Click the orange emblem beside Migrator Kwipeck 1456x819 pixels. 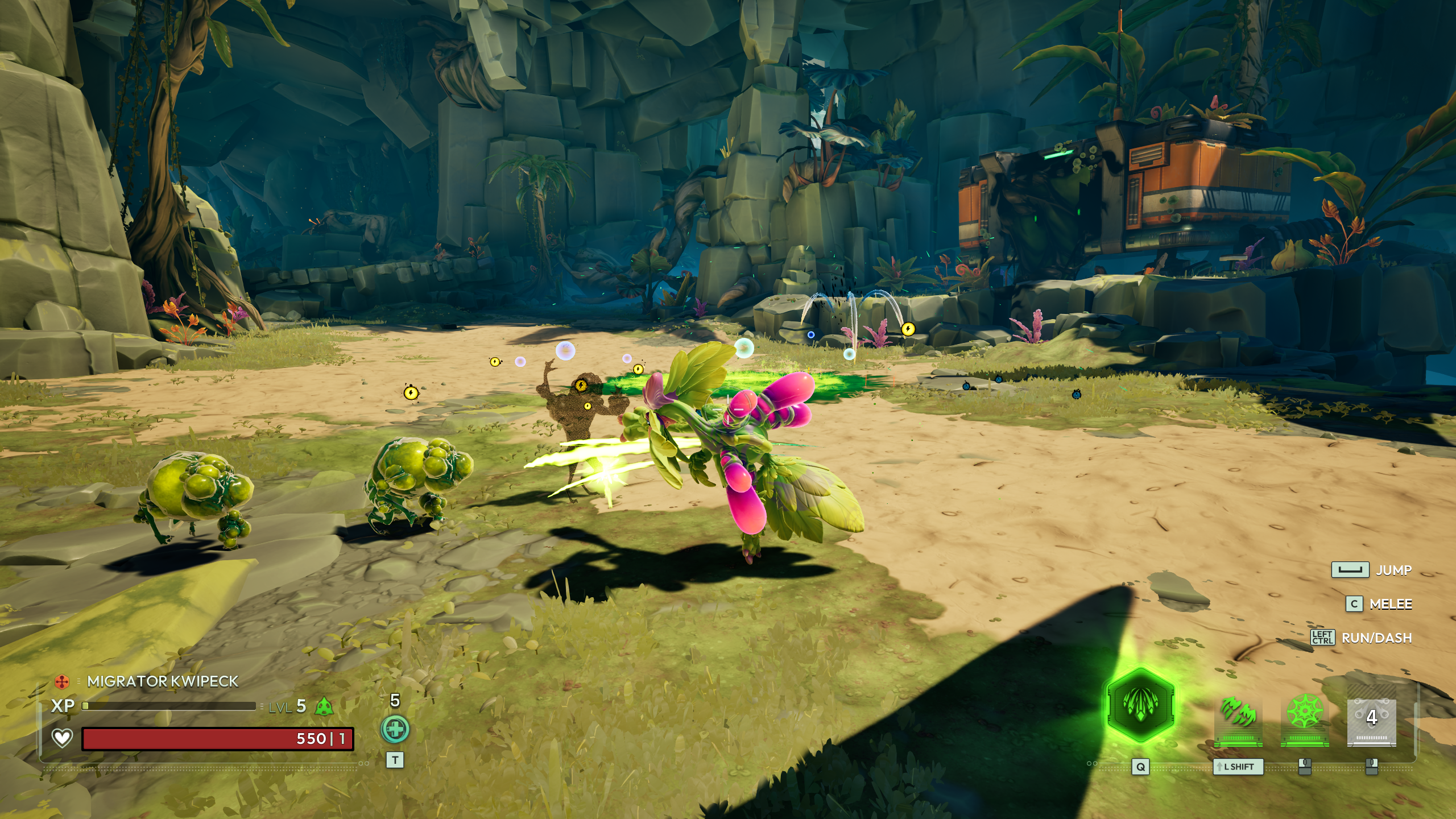click(62, 681)
